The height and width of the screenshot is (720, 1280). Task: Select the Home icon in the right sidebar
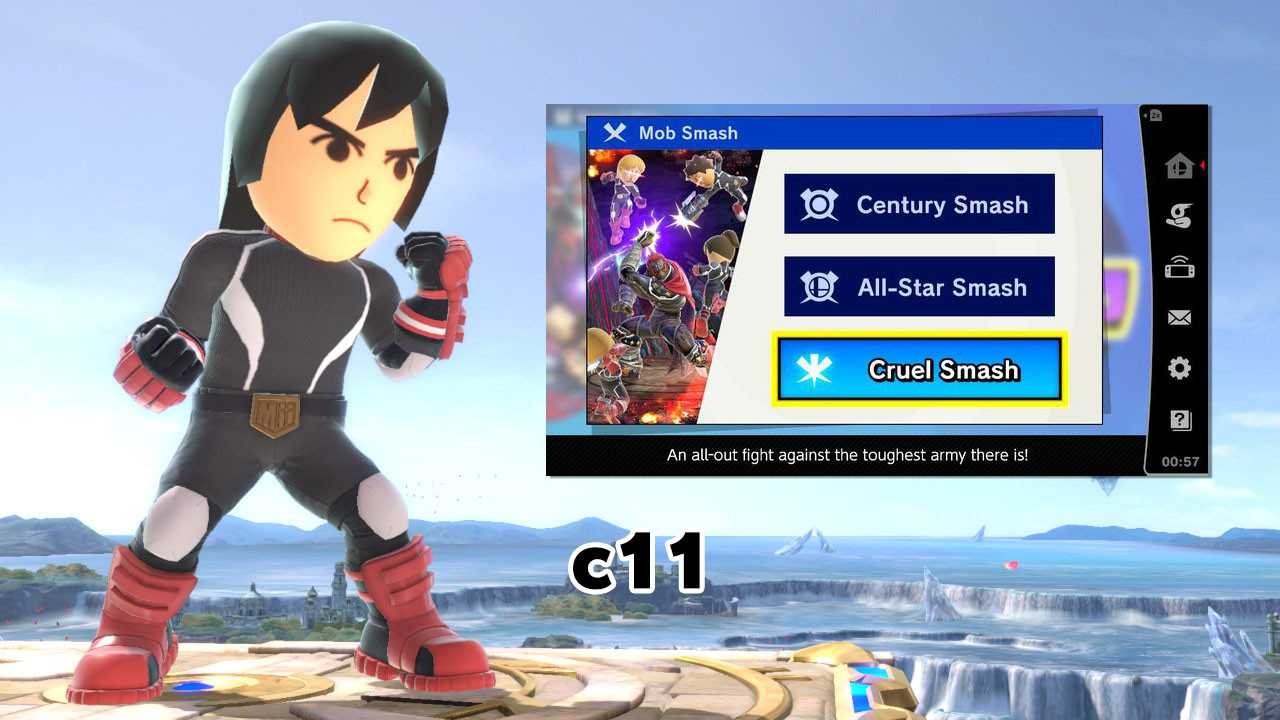click(x=1178, y=167)
